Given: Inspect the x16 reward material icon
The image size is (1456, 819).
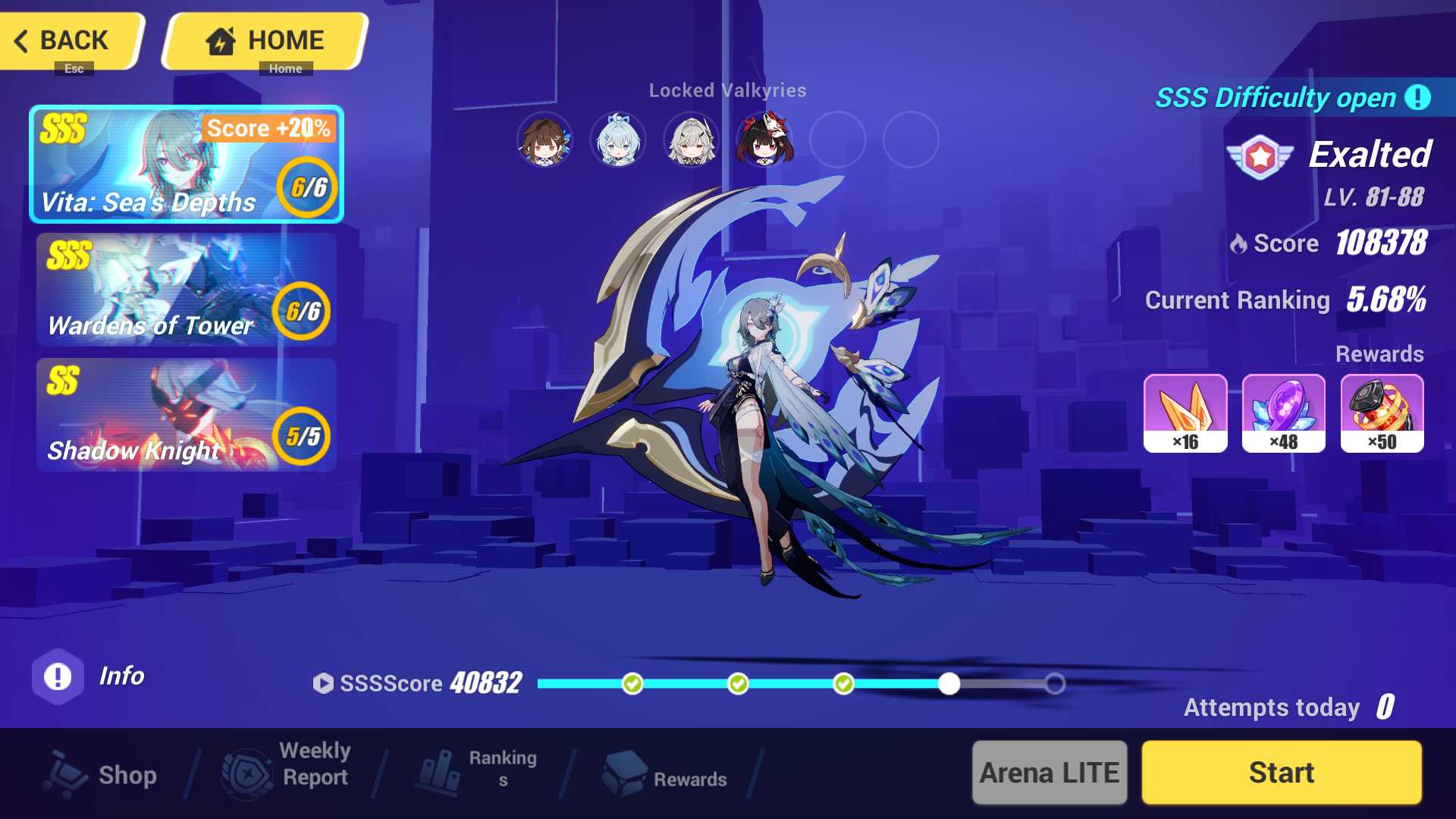Looking at the screenshot, I should tap(1186, 413).
